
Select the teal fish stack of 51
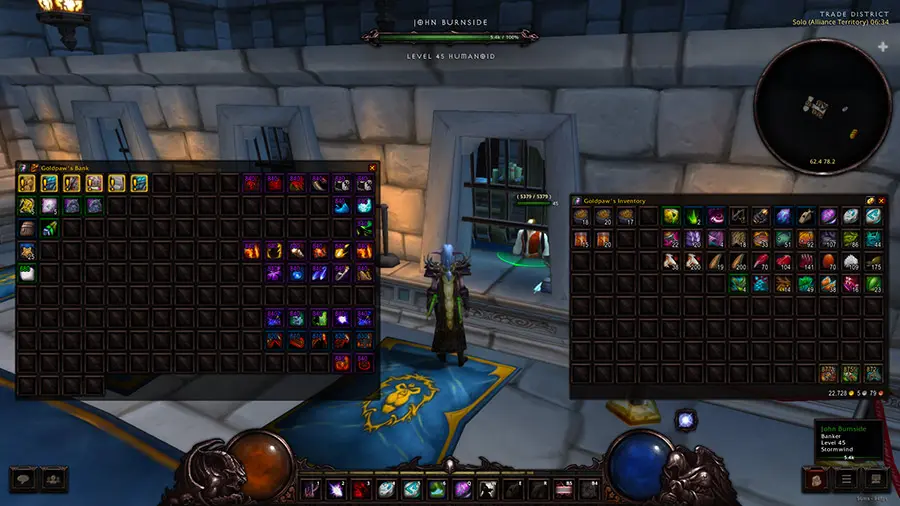click(x=784, y=239)
